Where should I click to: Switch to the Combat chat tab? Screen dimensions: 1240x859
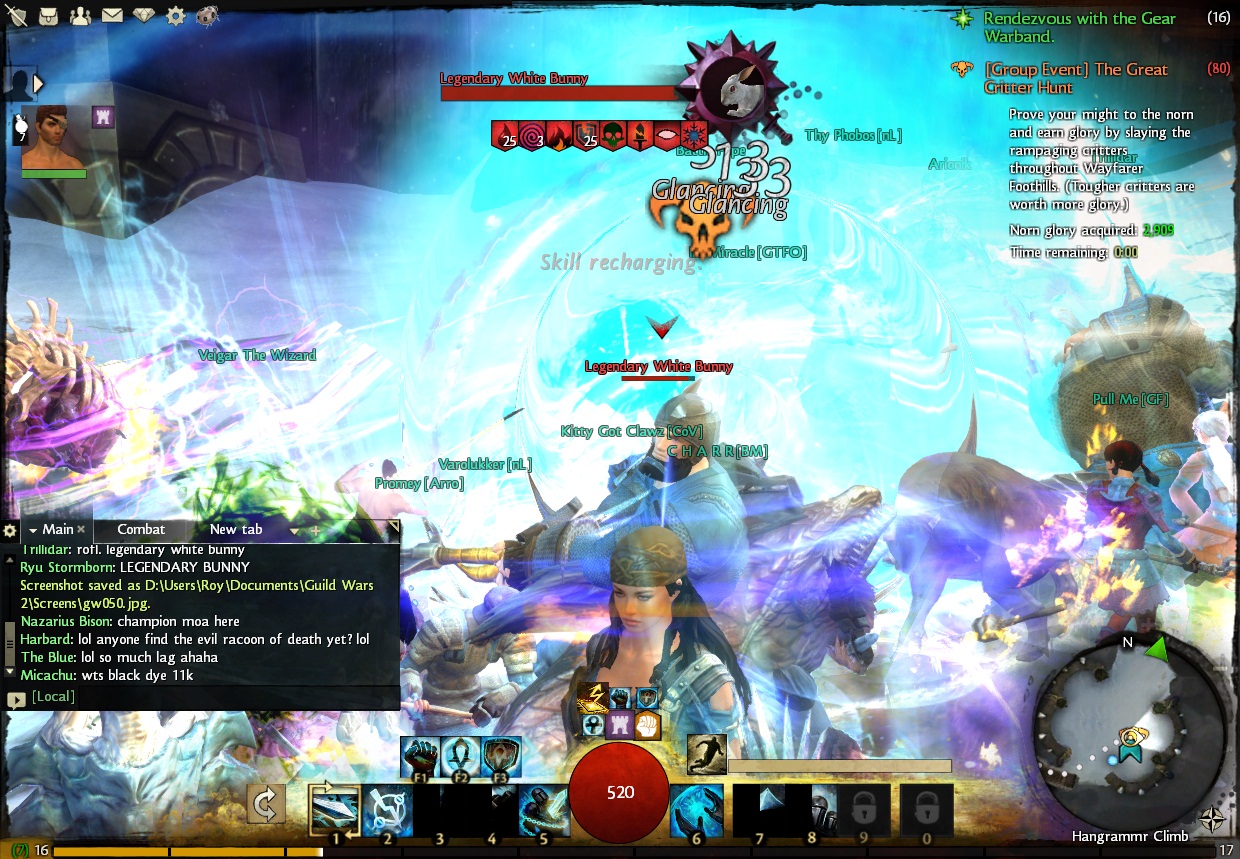141,530
